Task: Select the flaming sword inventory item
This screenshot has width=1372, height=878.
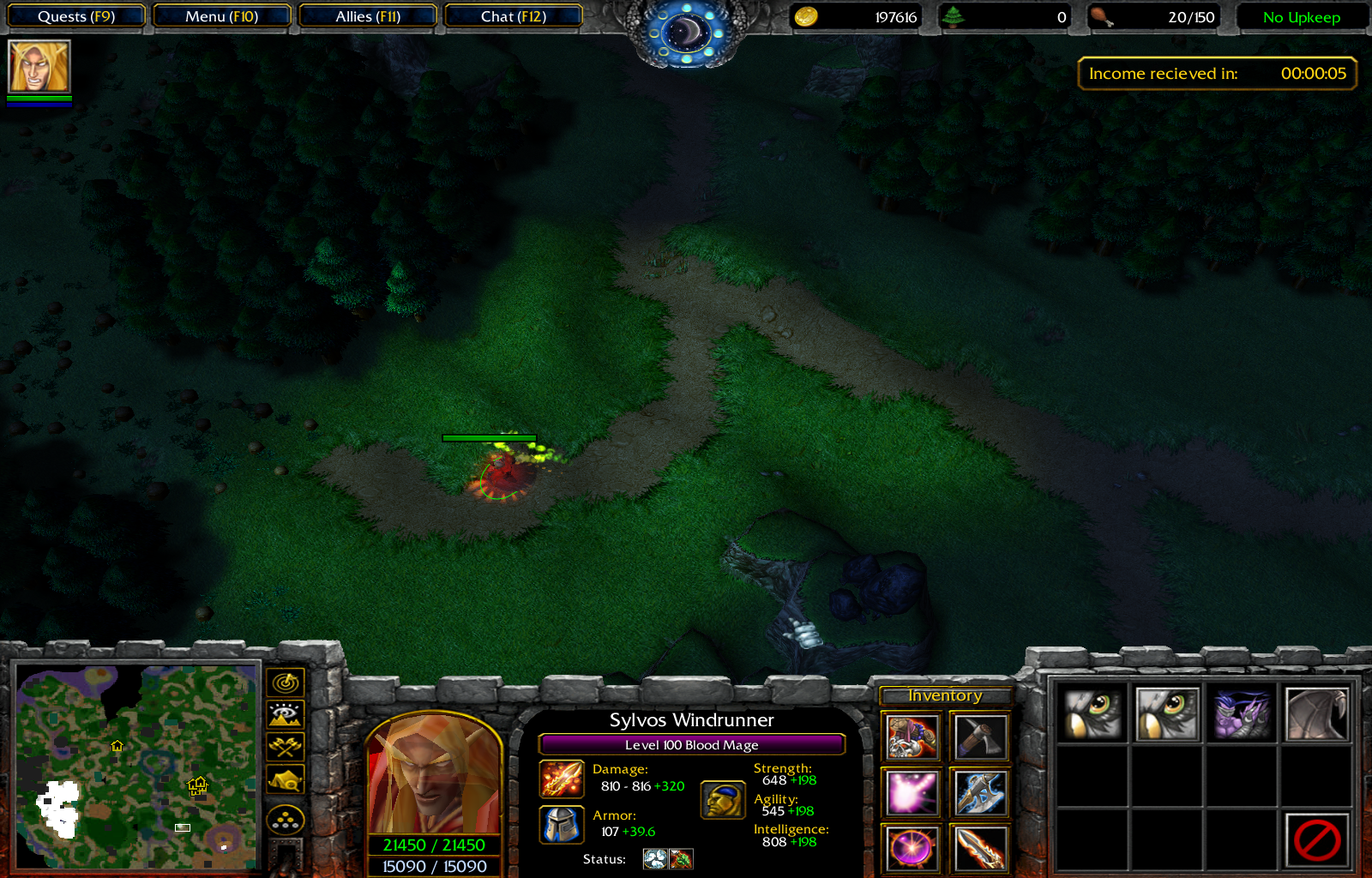Action: point(979,847)
